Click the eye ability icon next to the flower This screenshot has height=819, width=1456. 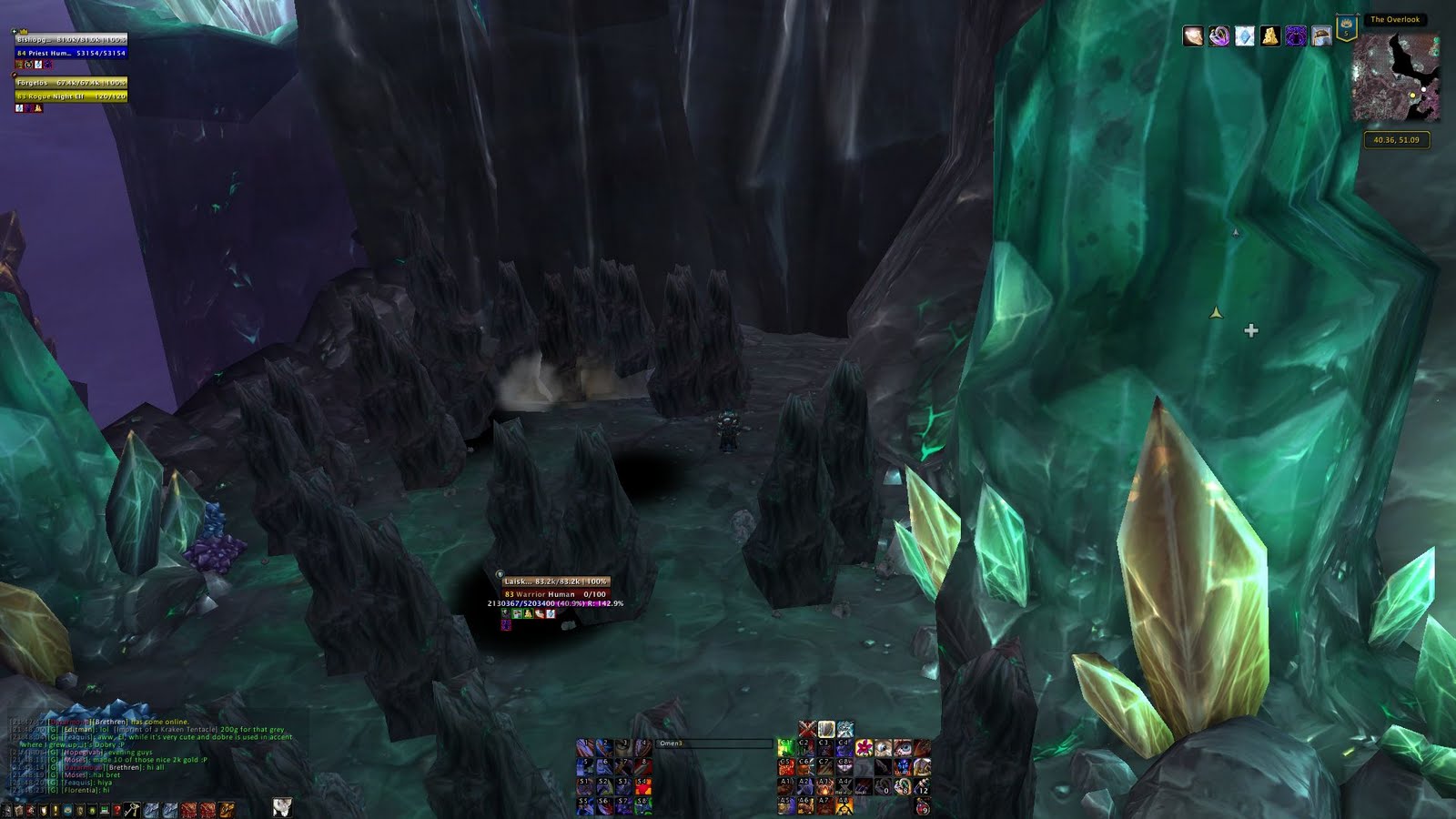point(884,749)
